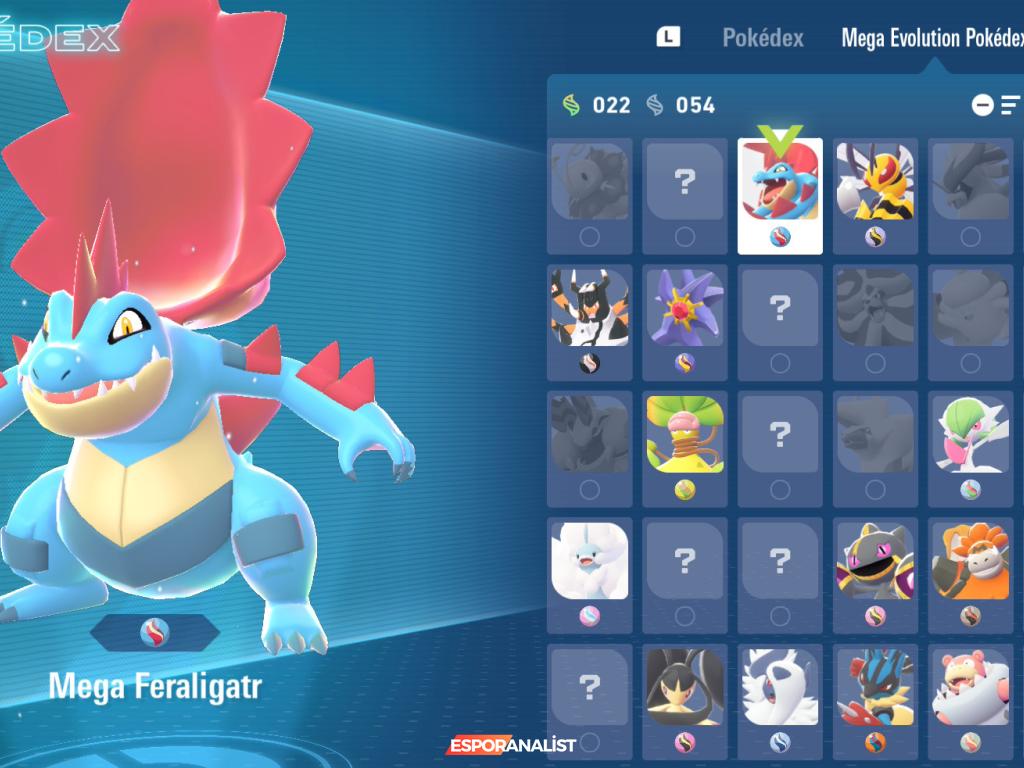Select the Mega Lucario entry
This screenshot has height=768, width=1024.
click(875, 690)
